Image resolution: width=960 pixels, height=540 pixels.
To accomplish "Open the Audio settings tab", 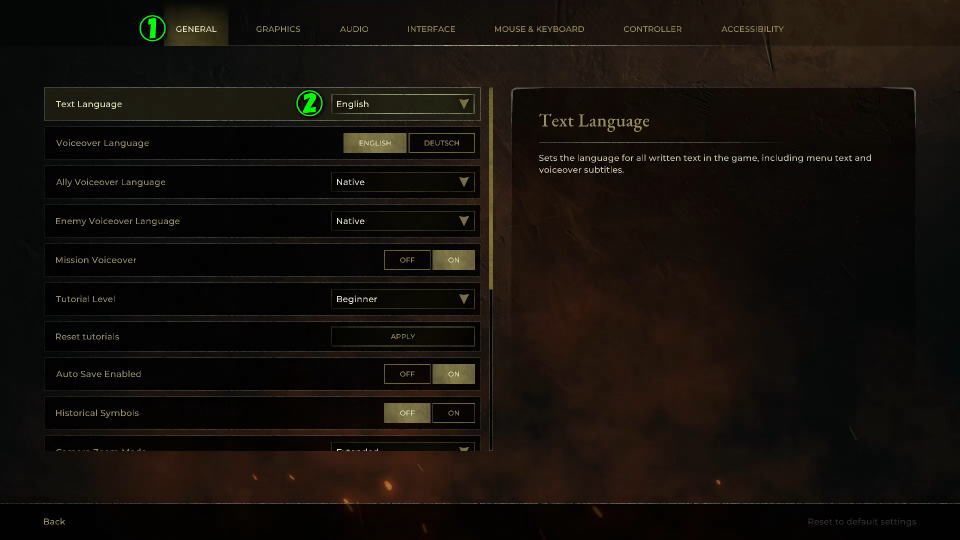I will 354,29.
